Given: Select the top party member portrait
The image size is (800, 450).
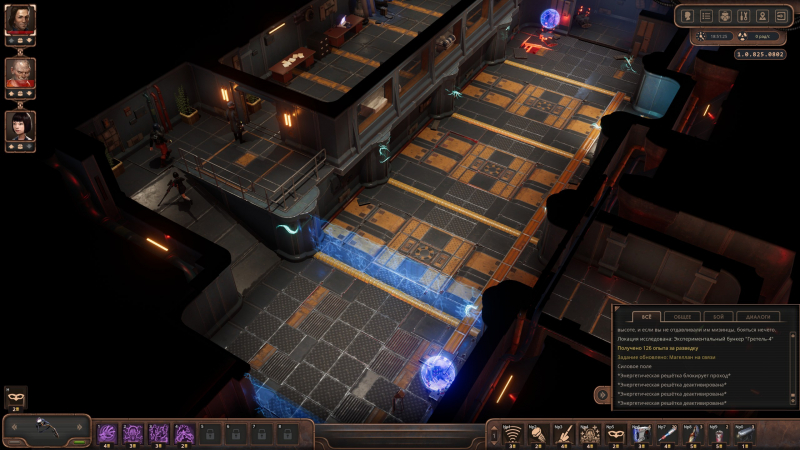Looking at the screenshot, I should pos(20,19).
